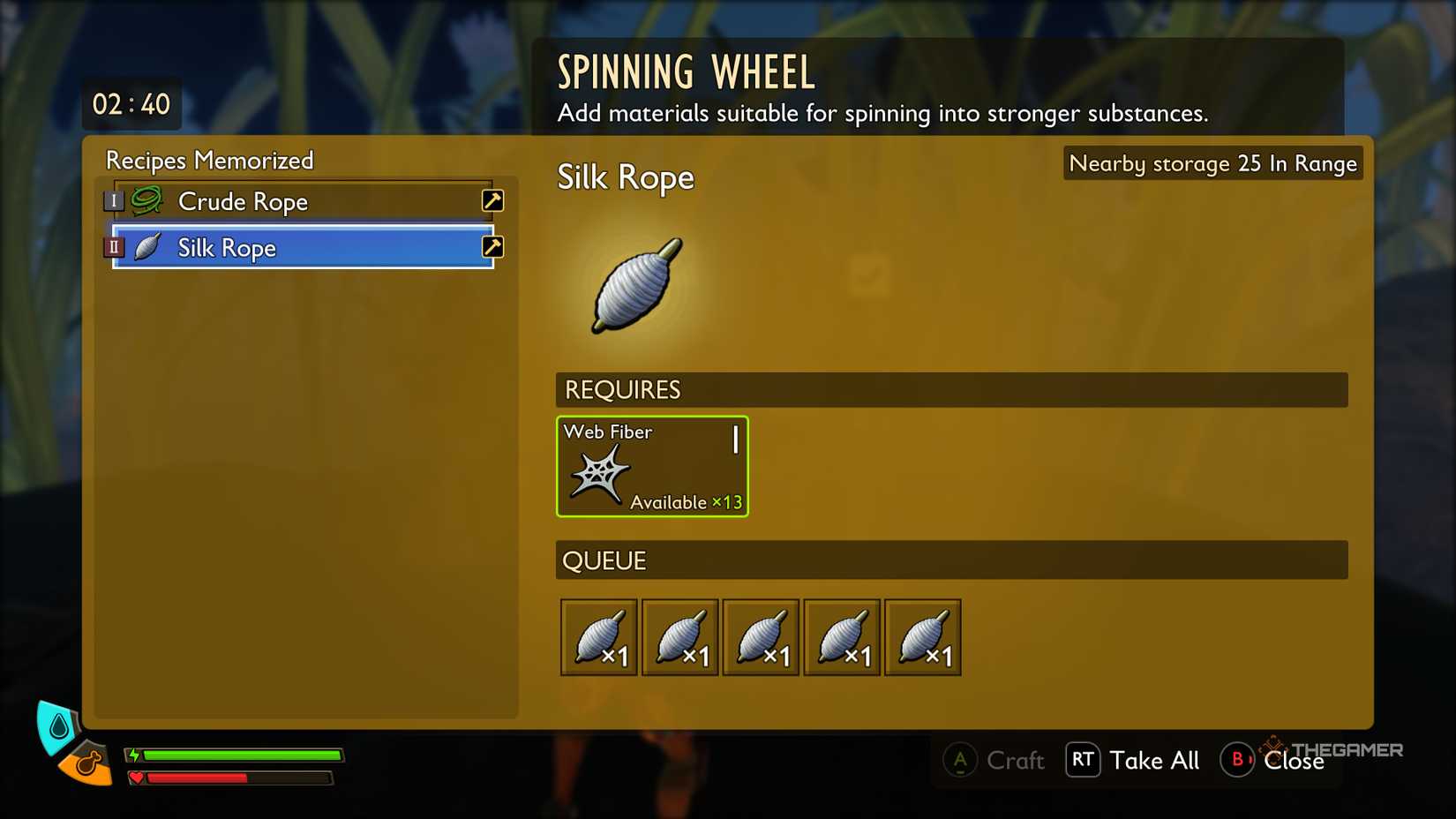Toggle the quick-craft arrow beside Silk Rope
The height and width of the screenshot is (819, 1456).
pos(492,248)
